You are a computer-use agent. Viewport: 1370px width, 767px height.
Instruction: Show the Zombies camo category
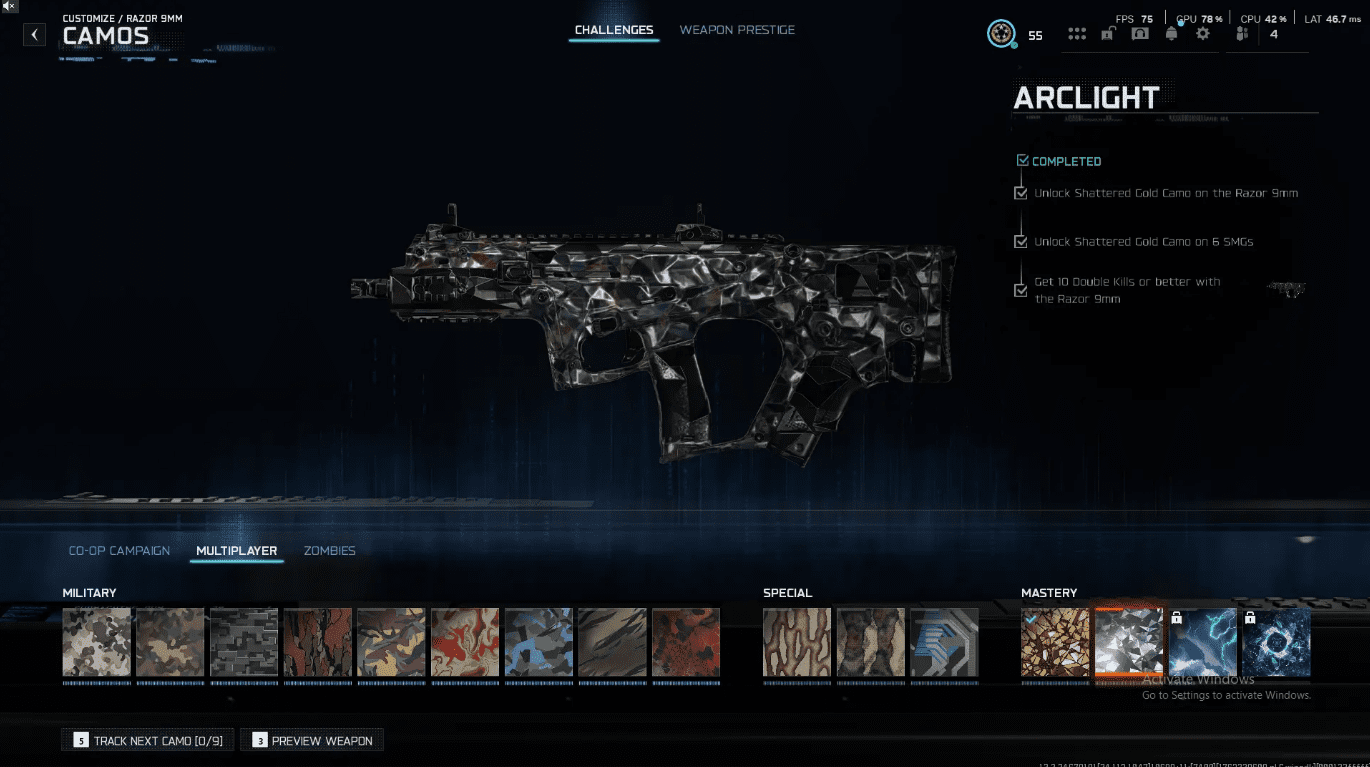(x=329, y=551)
